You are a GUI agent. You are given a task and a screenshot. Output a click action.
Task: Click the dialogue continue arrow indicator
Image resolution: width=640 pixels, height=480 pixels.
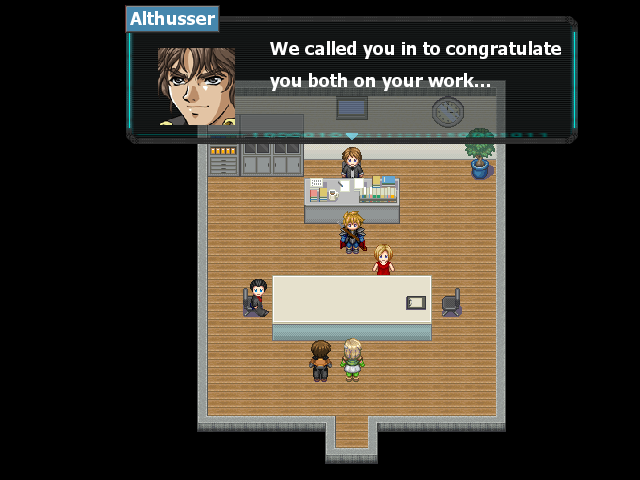coord(351,136)
